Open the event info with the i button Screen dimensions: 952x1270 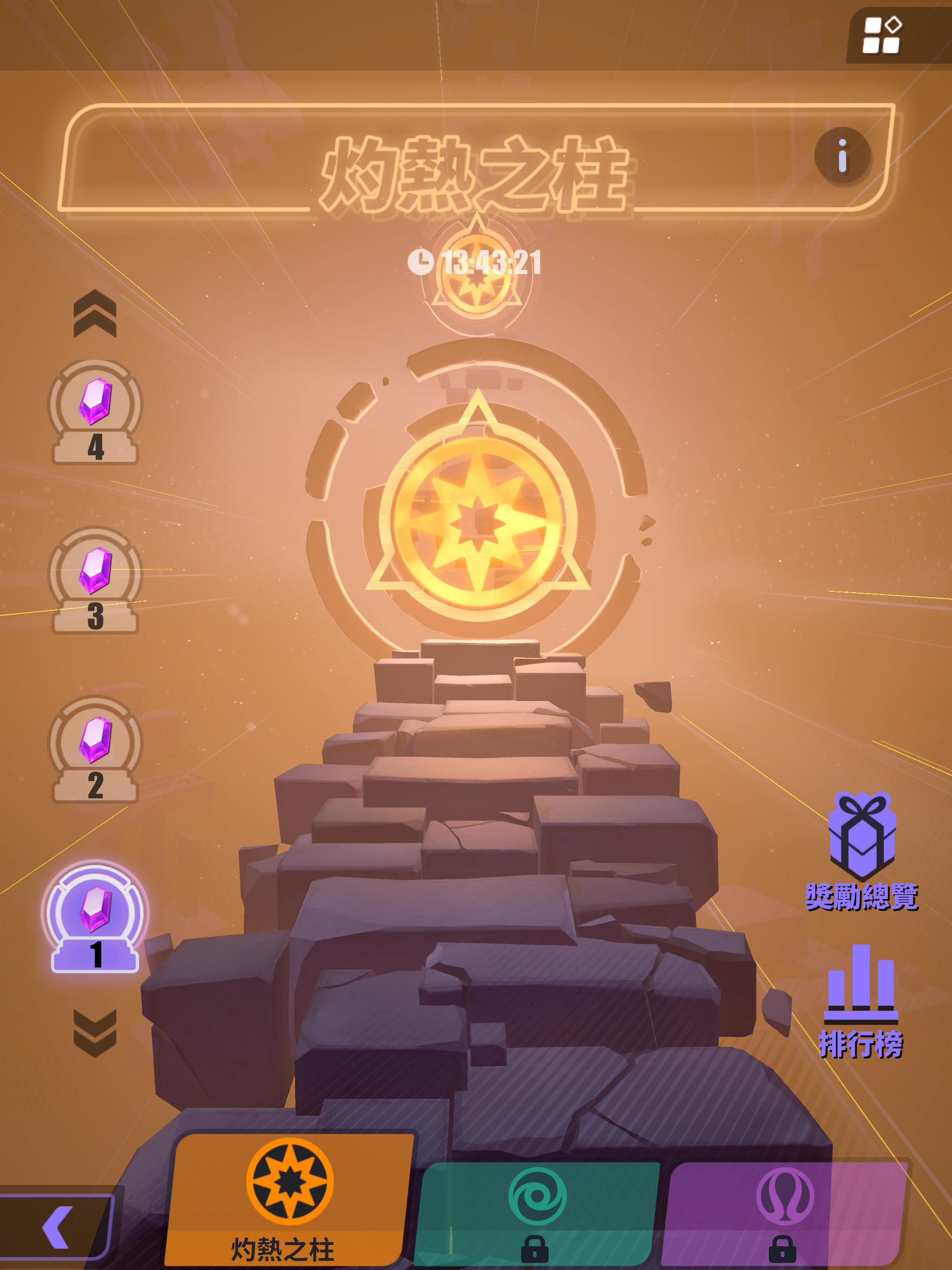pyautogui.click(x=842, y=158)
